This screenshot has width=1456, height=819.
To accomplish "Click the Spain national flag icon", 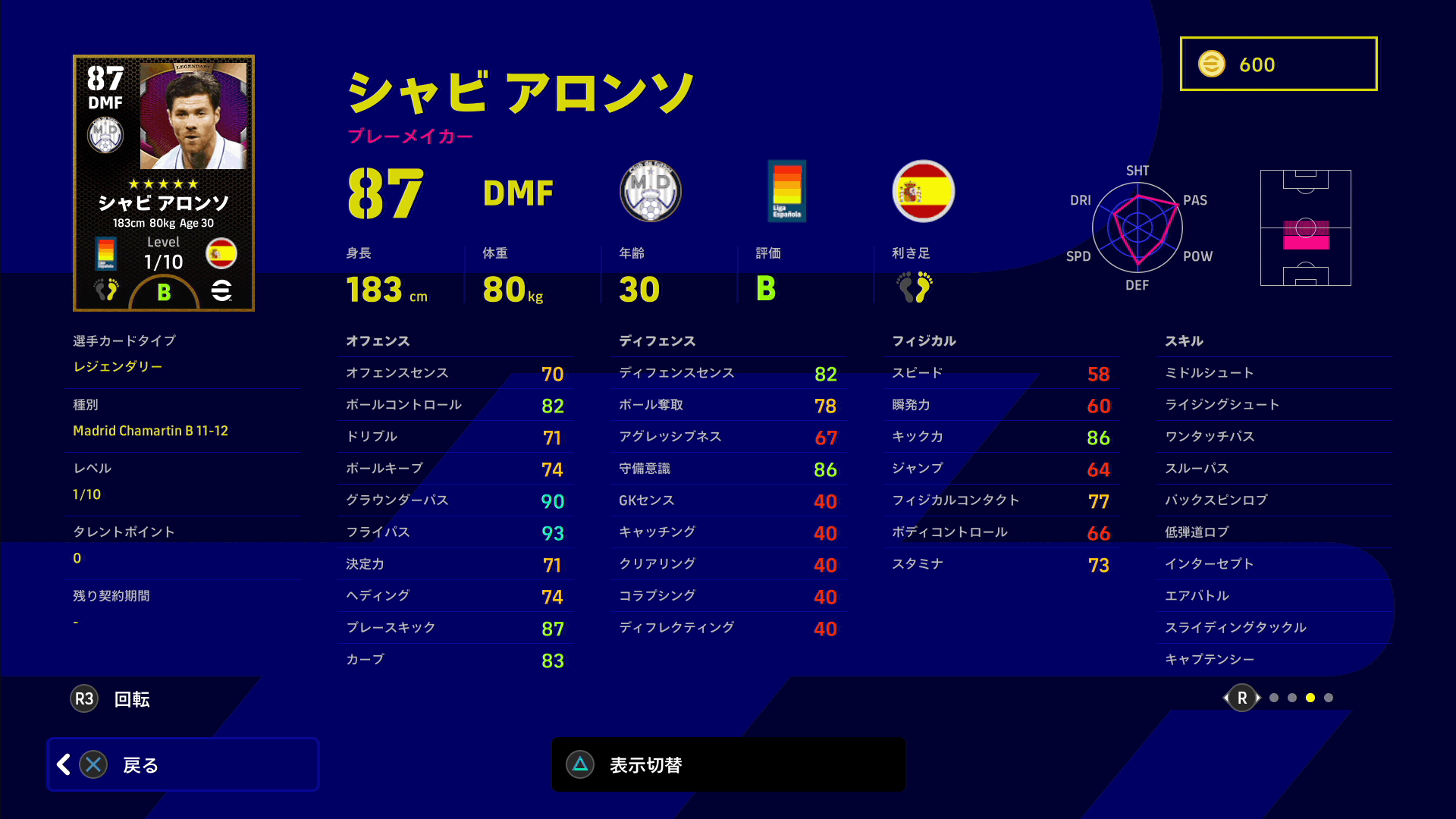I will point(923,191).
